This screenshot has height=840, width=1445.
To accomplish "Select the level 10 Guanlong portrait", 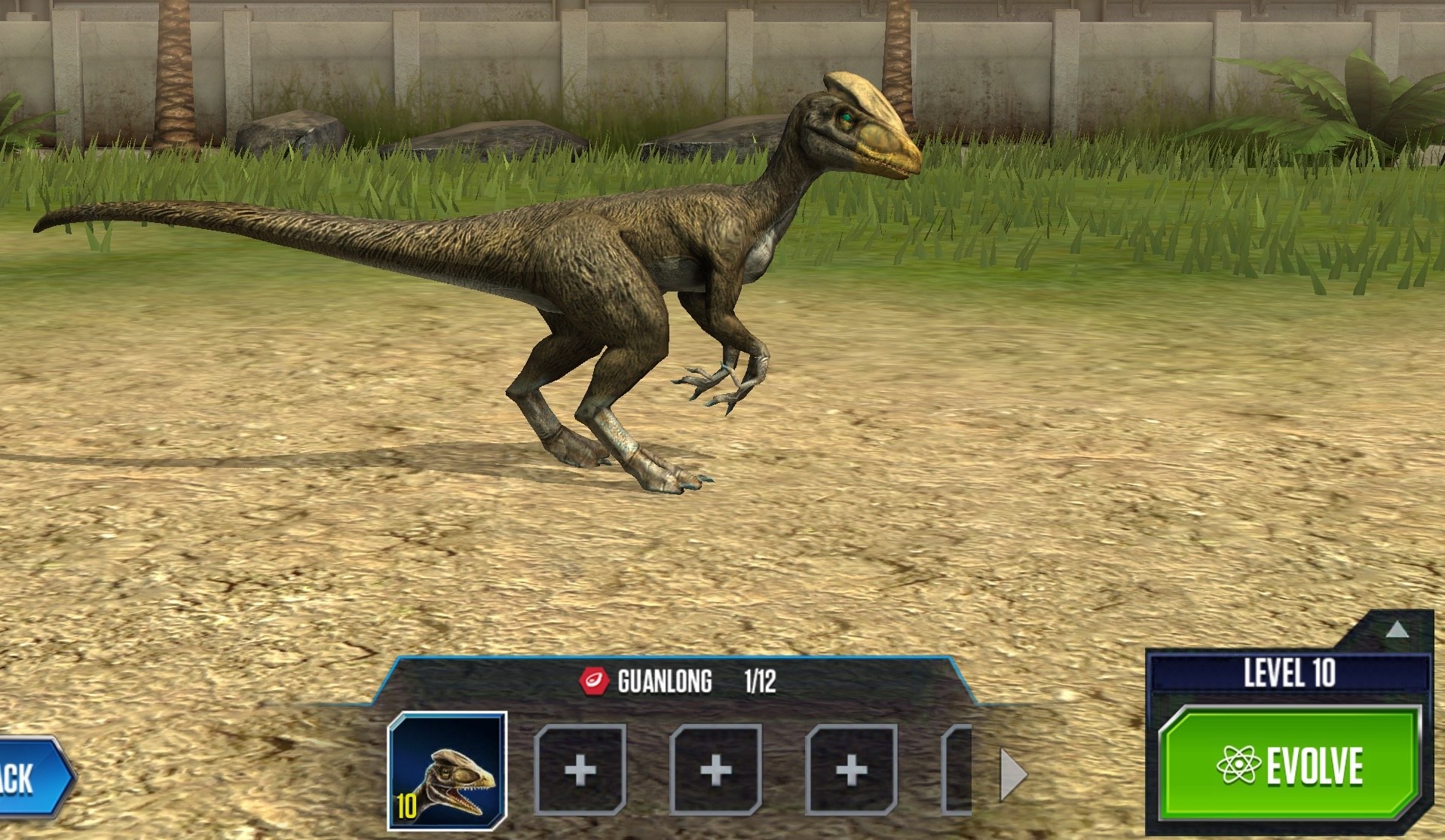I will 447,771.
